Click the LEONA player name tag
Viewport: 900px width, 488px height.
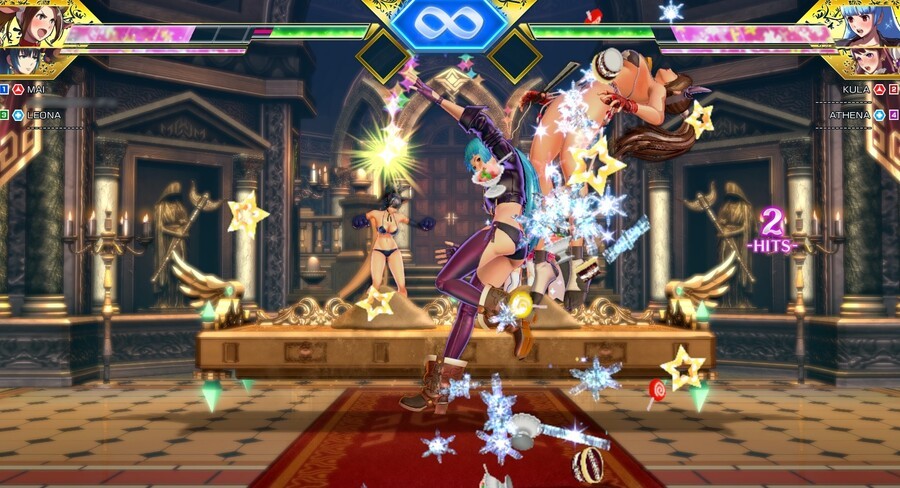43,115
